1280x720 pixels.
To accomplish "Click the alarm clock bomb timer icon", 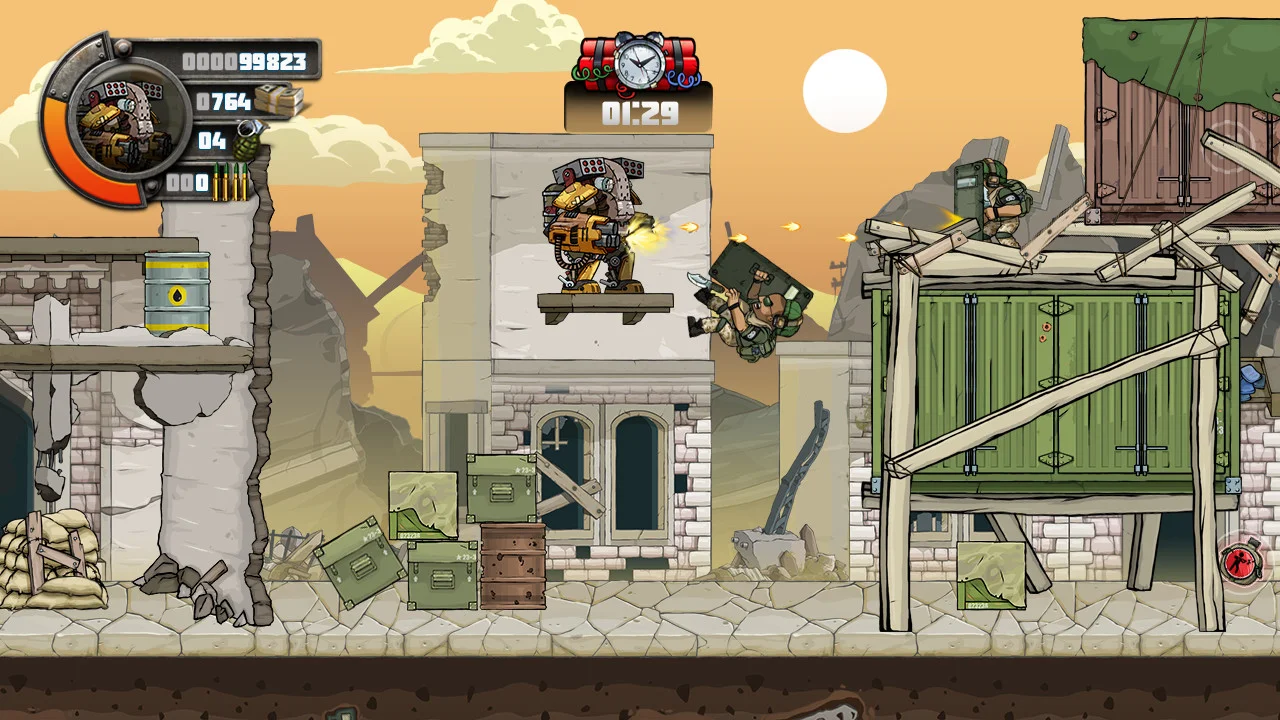I will 637,62.
